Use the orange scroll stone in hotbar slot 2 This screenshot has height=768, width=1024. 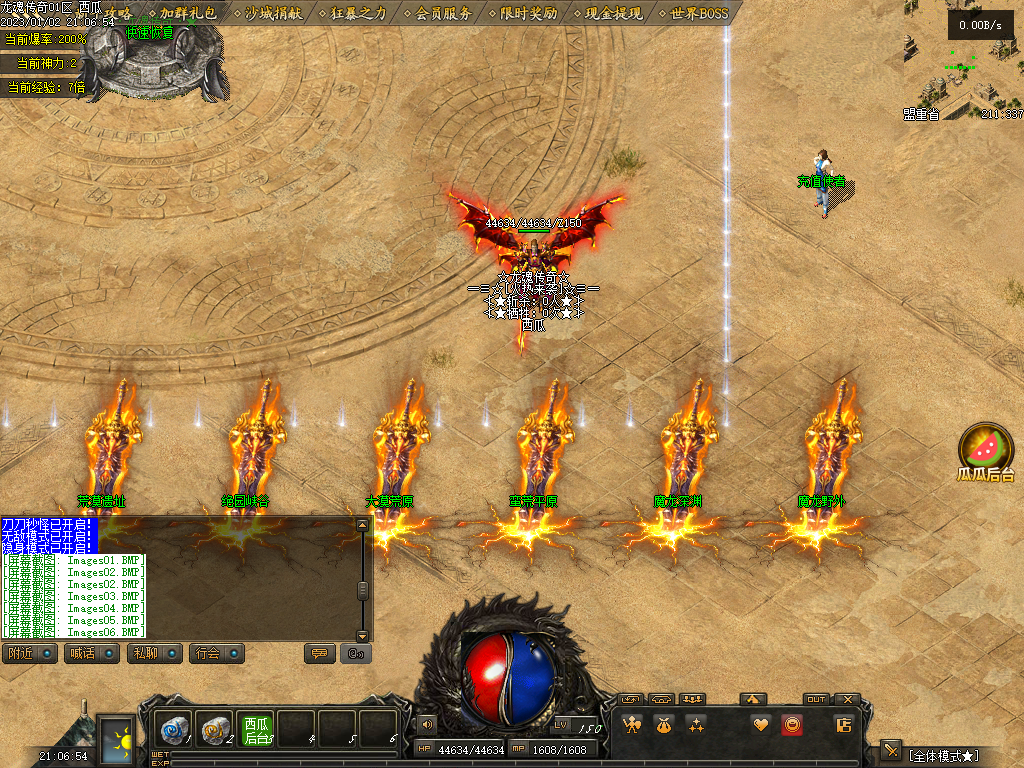tap(214, 728)
